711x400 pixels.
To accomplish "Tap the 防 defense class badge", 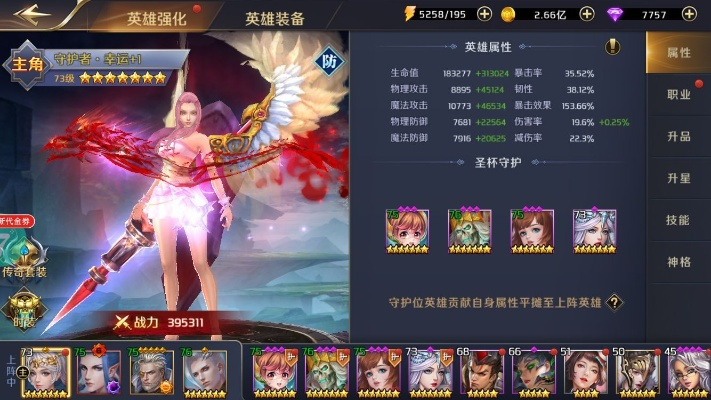I will 330,62.
